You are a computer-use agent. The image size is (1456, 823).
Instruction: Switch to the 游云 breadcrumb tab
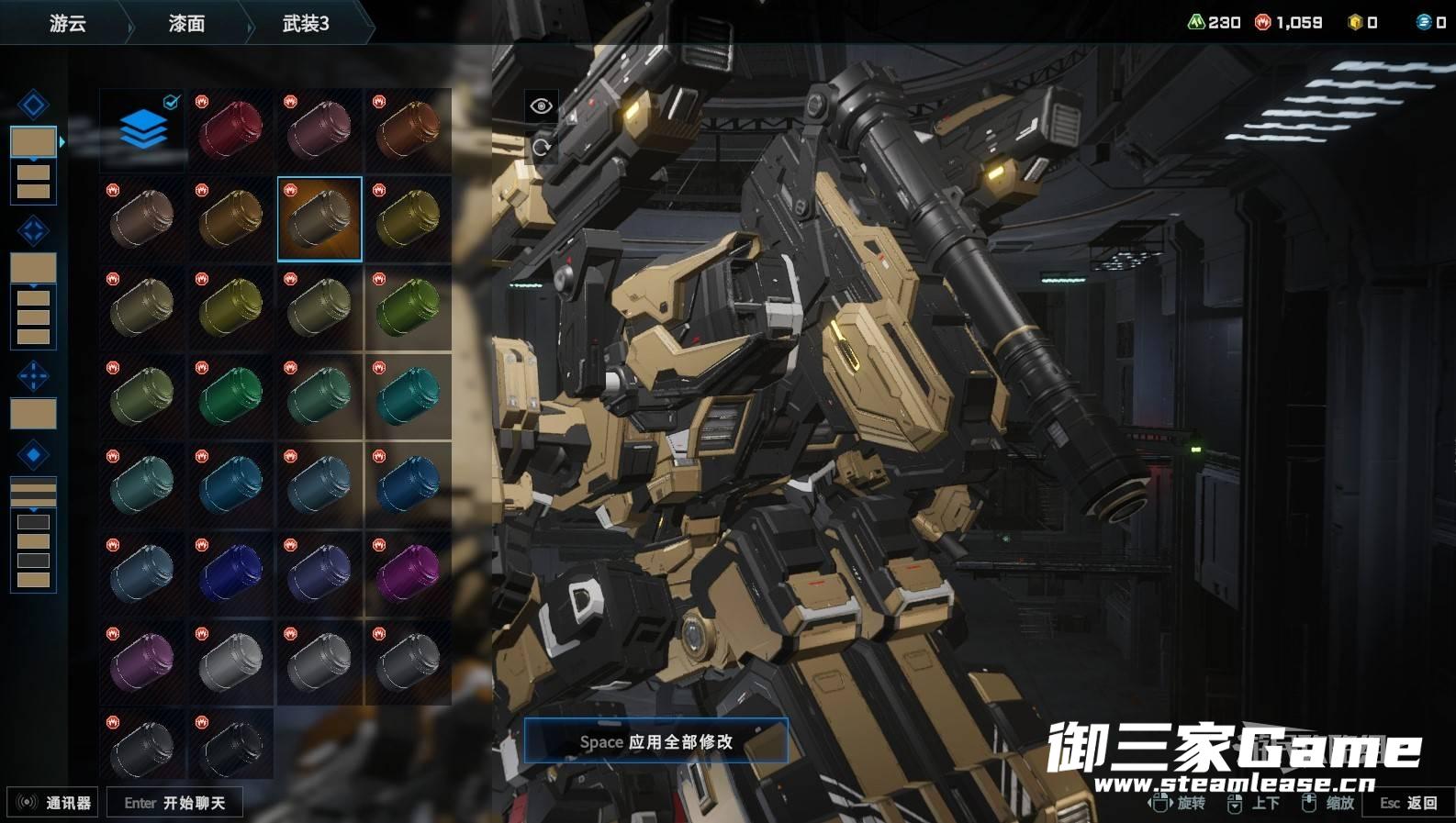[x=67, y=23]
